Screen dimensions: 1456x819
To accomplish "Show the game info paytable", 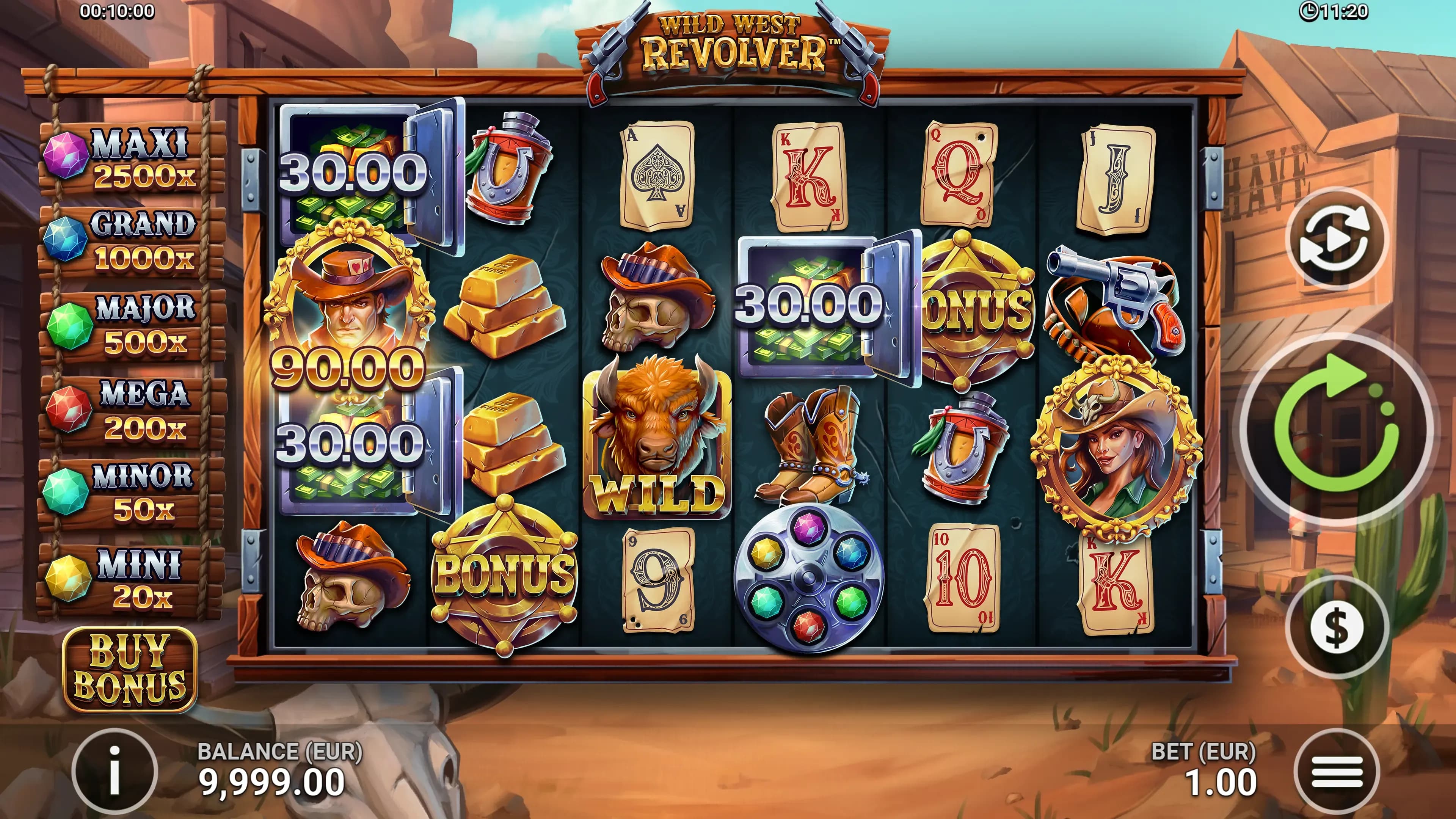I will click(115, 772).
